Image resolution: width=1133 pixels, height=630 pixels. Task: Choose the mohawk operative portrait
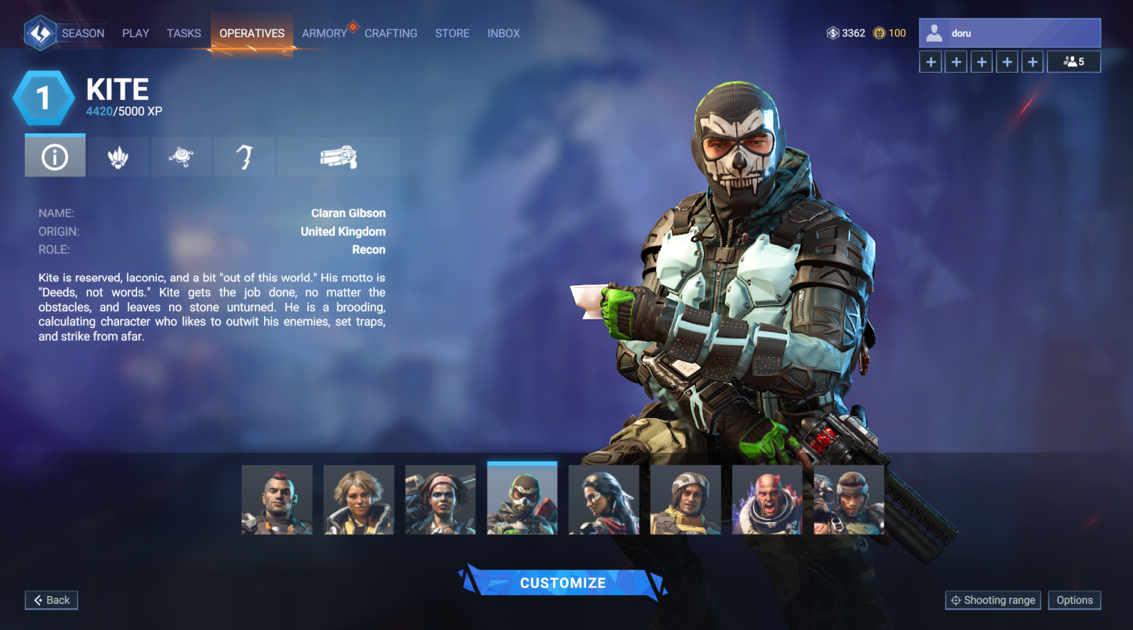[x=277, y=499]
